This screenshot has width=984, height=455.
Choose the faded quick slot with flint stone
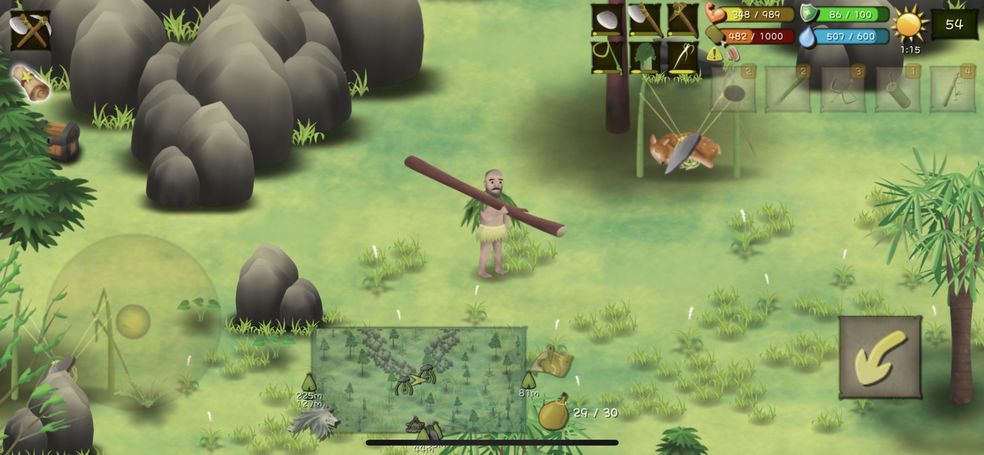click(x=733, y=90)
